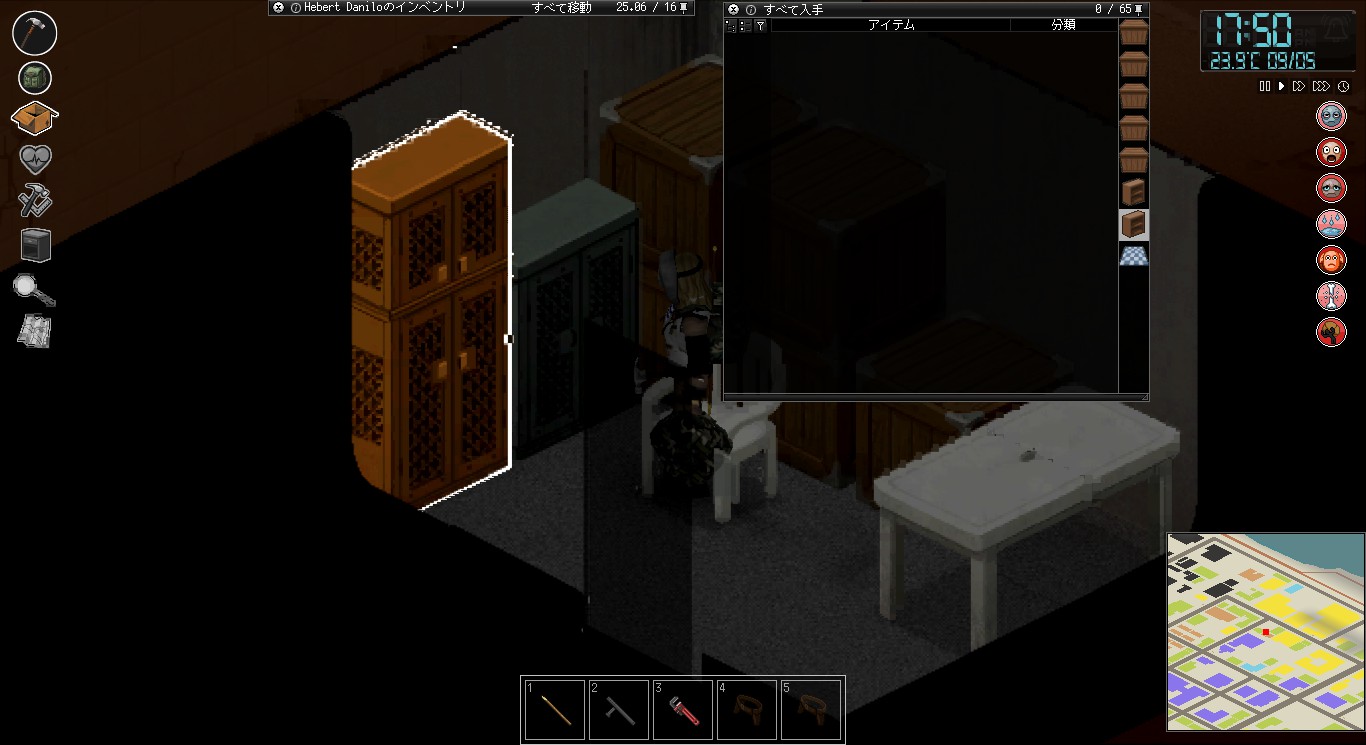Select the blue sheet container tab

pyautogui.click(x=1133, y=256)
